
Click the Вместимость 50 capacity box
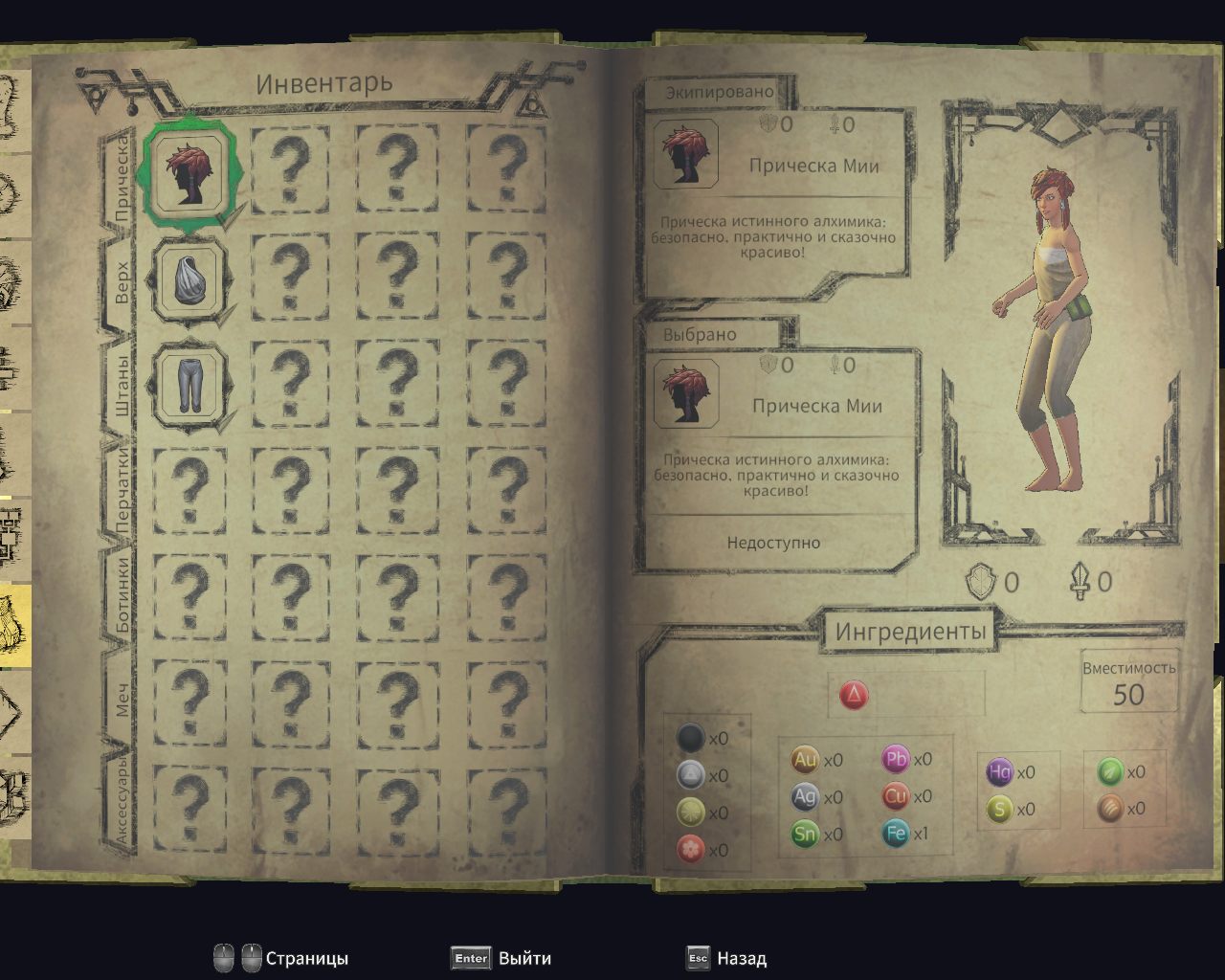pyautogui.click(x=1128, y=681)
